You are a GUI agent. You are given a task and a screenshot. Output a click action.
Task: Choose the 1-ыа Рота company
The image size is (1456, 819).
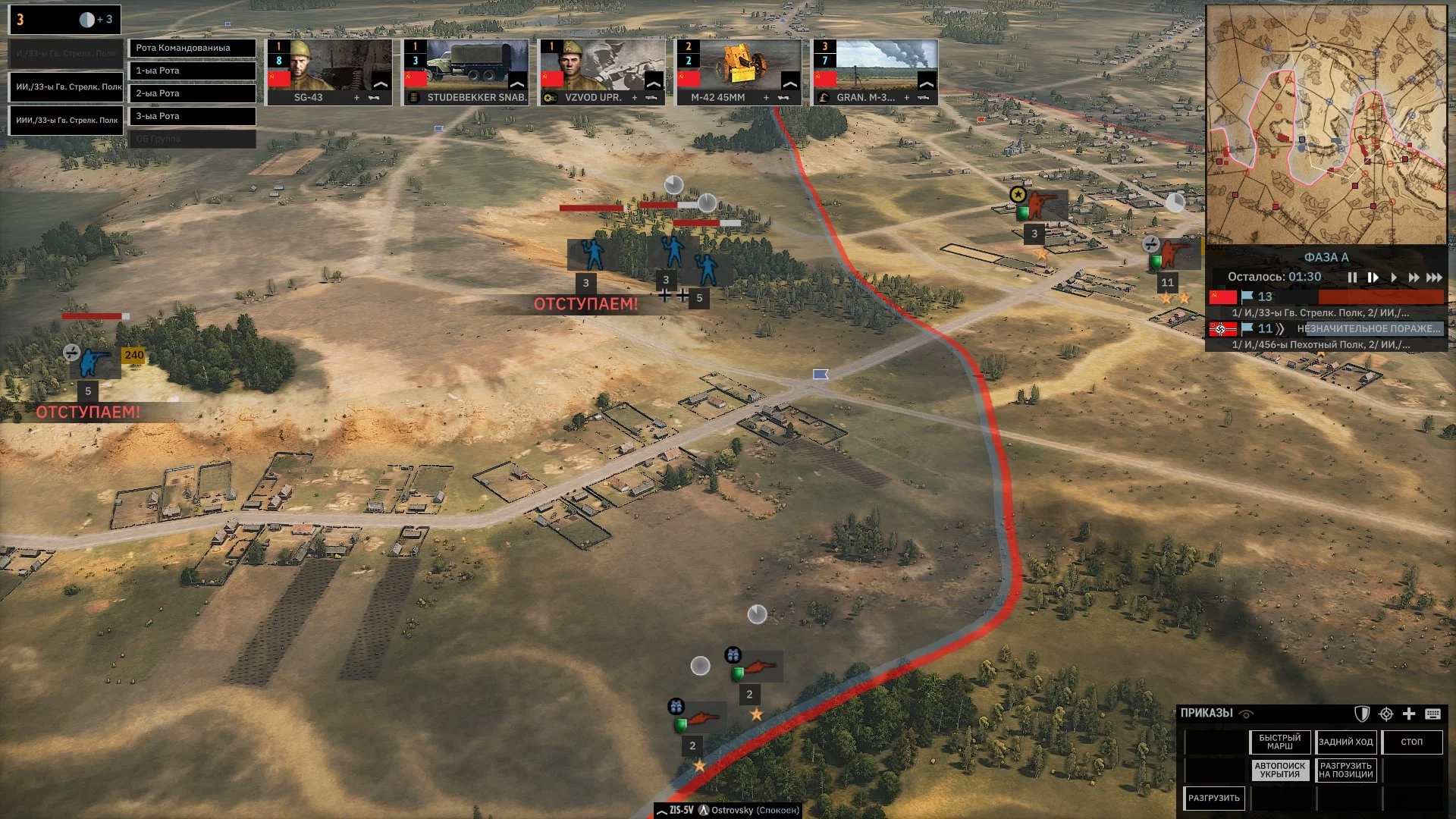pyautogui.click(x=192, y=71)
